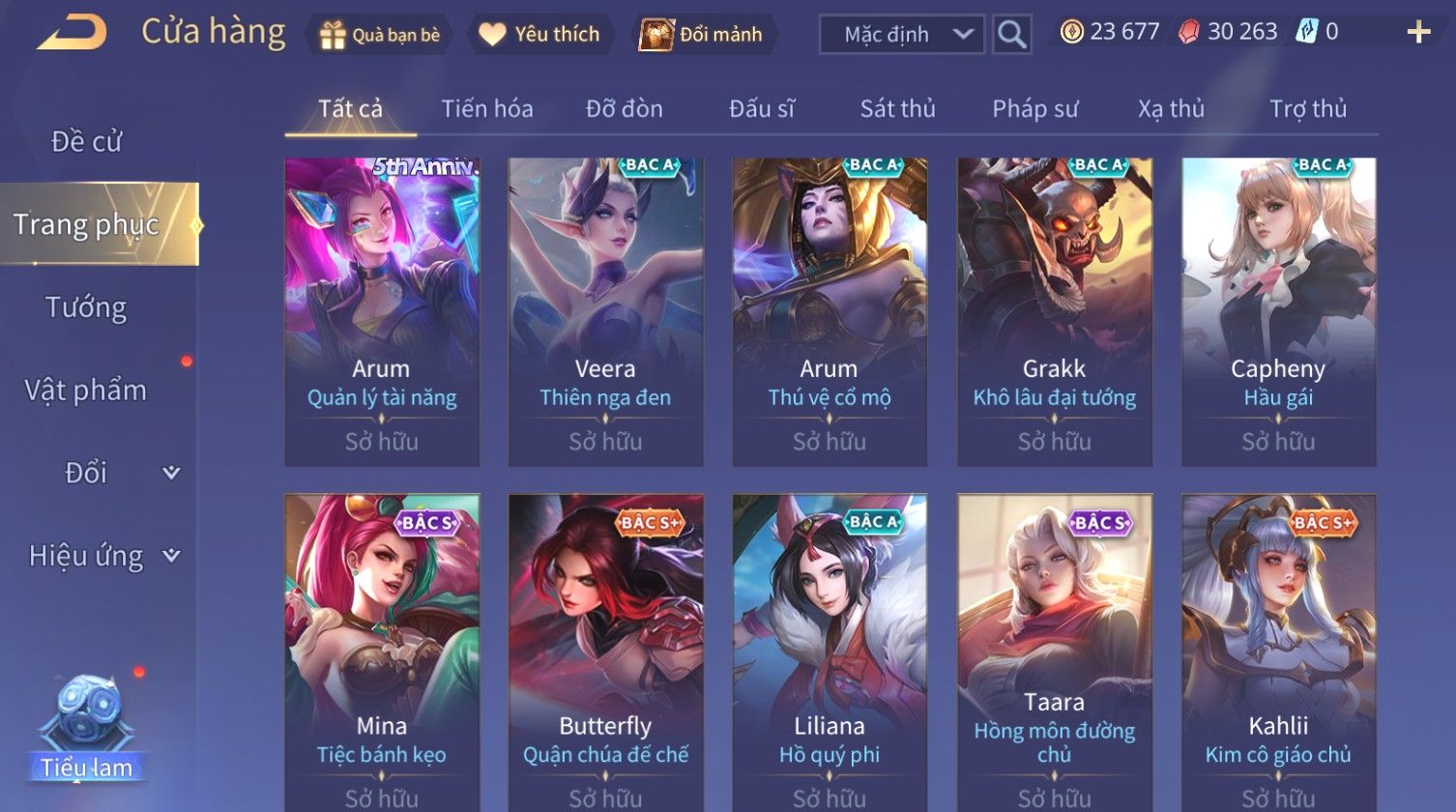This screenshot has height=812, width=1456.
Task: Open the Vật phẩm section
Action: click(86, 391)
